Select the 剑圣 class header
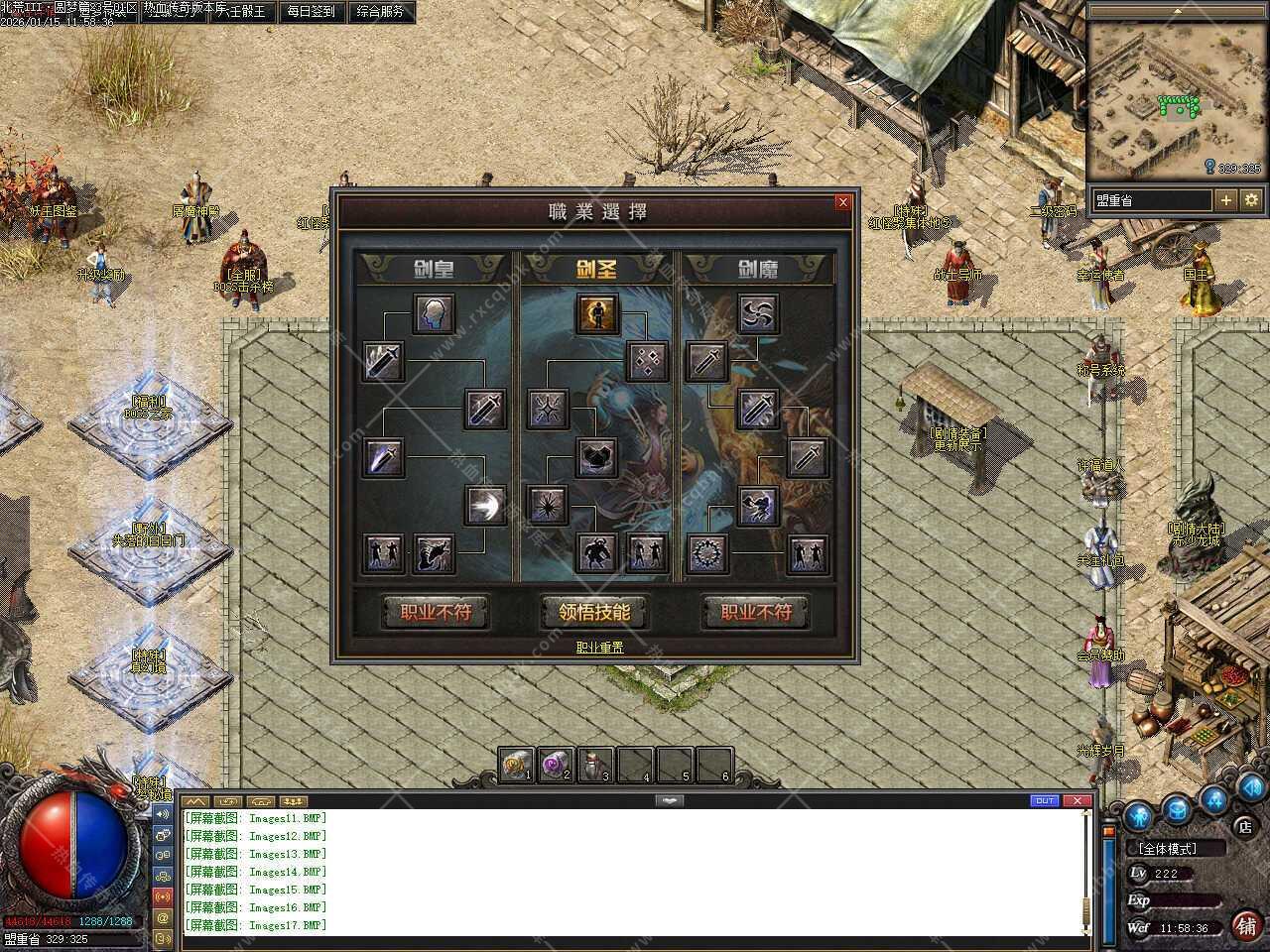This screenshot has width=1270, height=952. click(x=596, y=268)
